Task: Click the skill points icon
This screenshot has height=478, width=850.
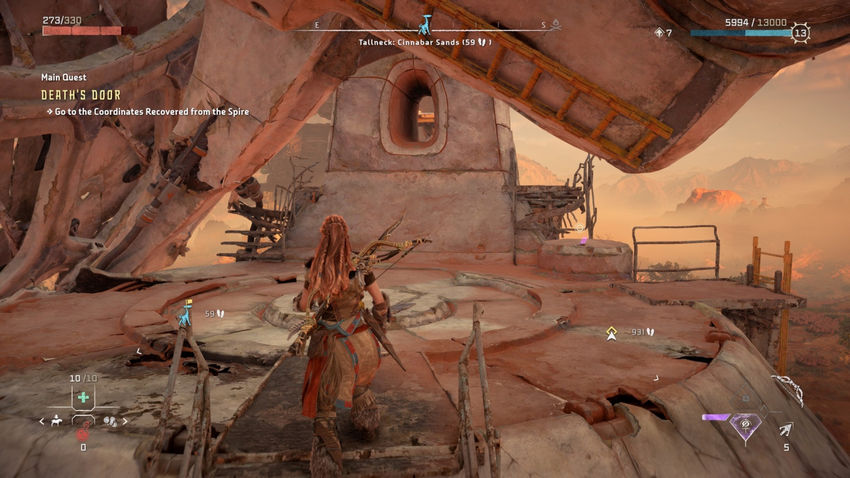Action: point(658,33)
